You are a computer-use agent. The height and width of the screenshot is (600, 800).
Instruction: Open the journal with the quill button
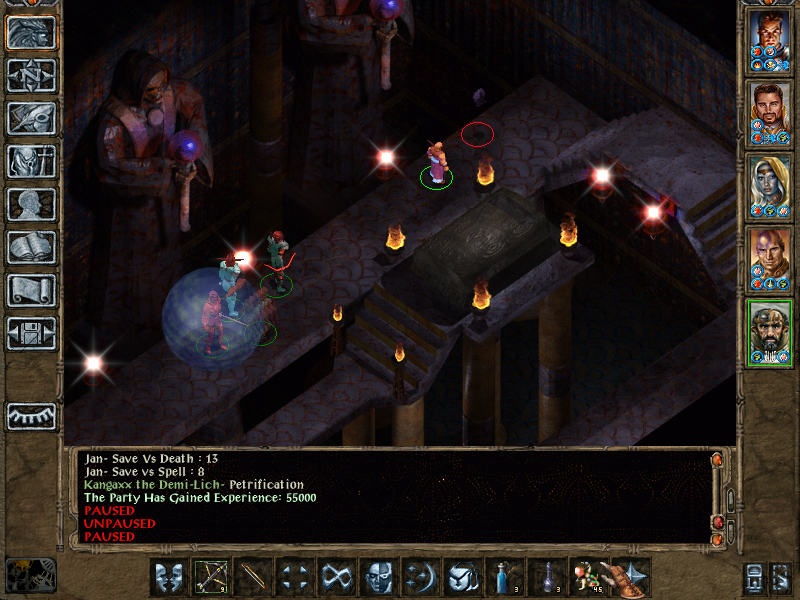(31, 118)
